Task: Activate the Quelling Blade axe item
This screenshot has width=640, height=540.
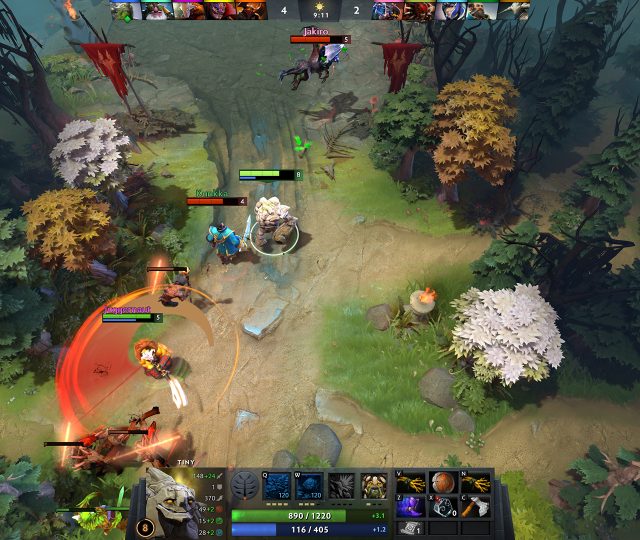Action: 476,506
